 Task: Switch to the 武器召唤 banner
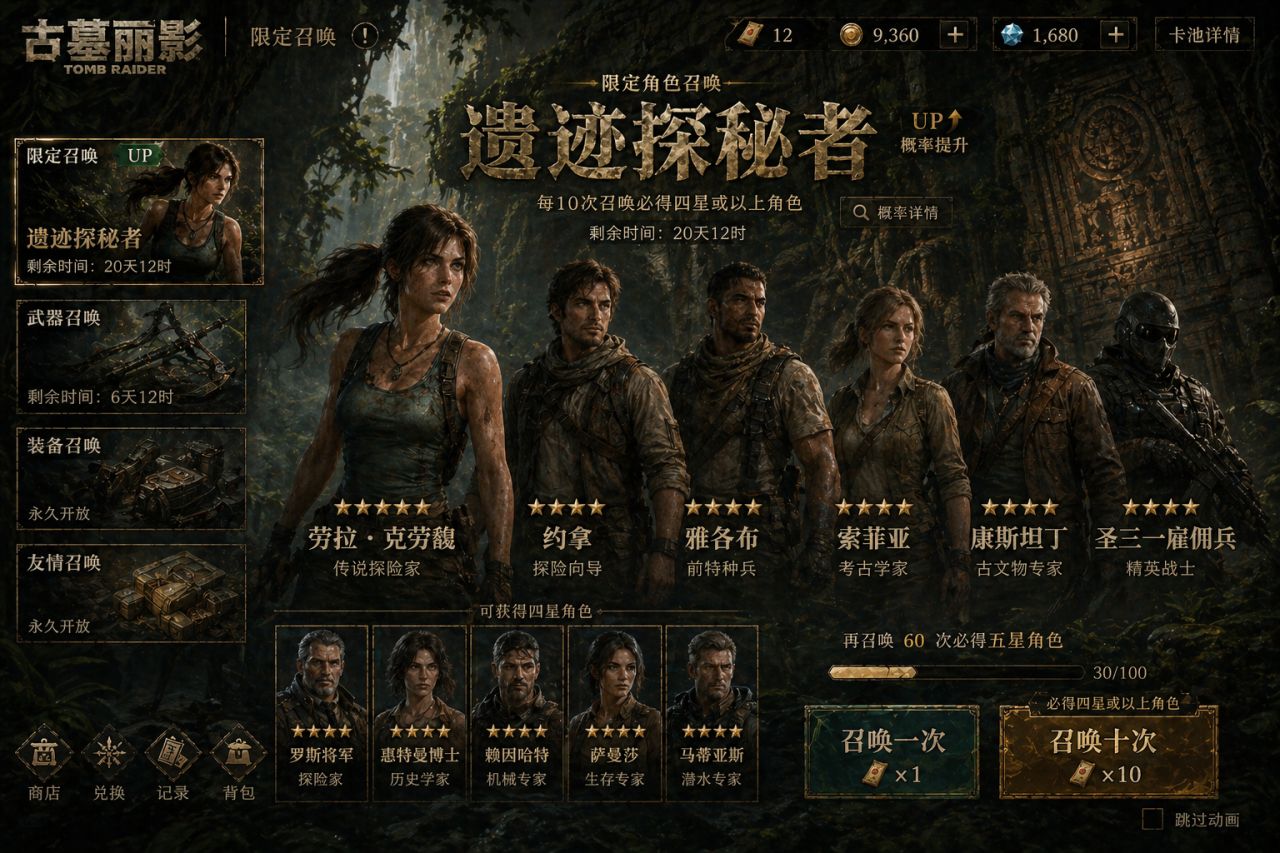pyautogui.click(x=131, y=356)
